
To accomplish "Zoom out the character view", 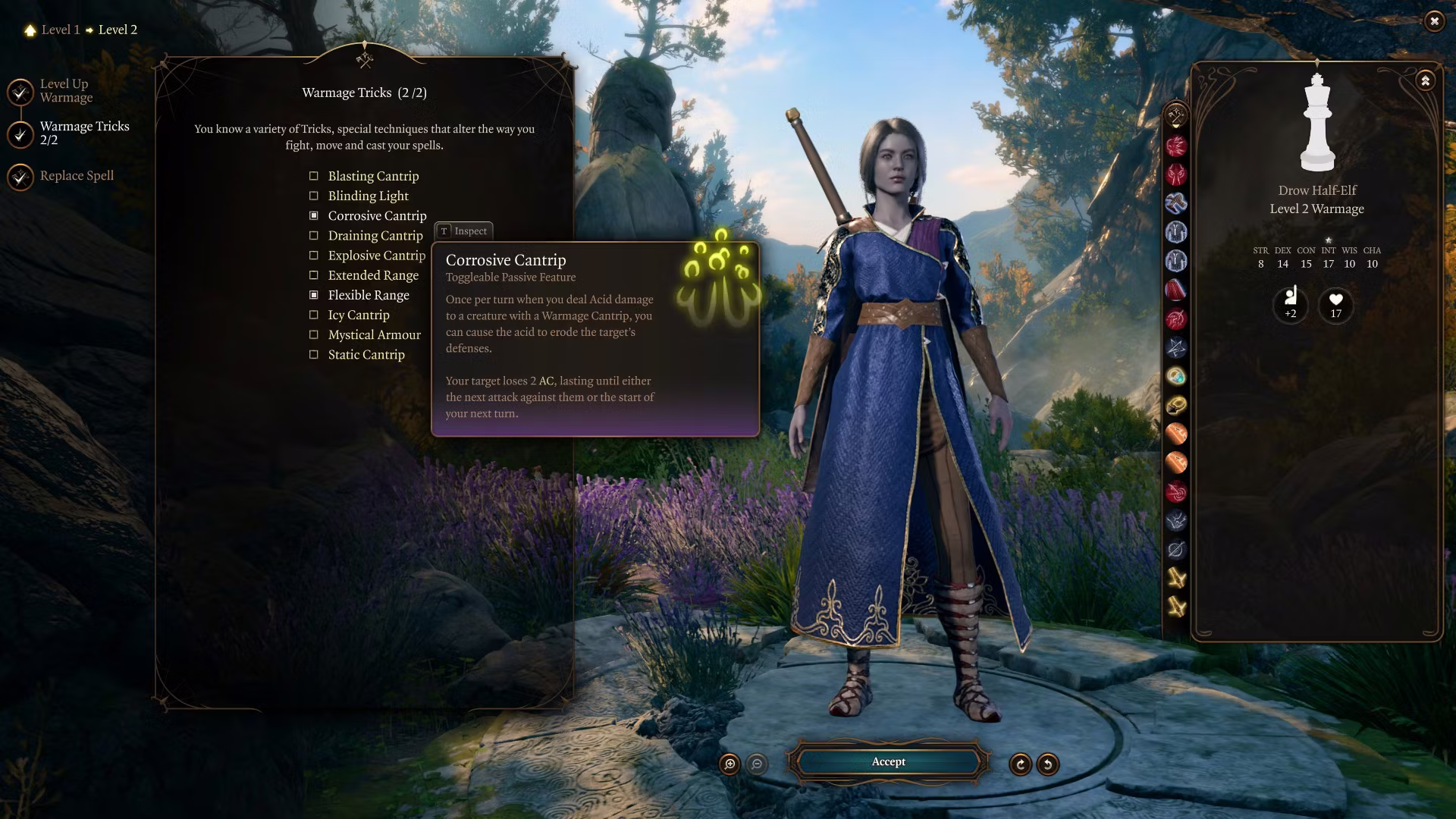I will coord(757,764).
